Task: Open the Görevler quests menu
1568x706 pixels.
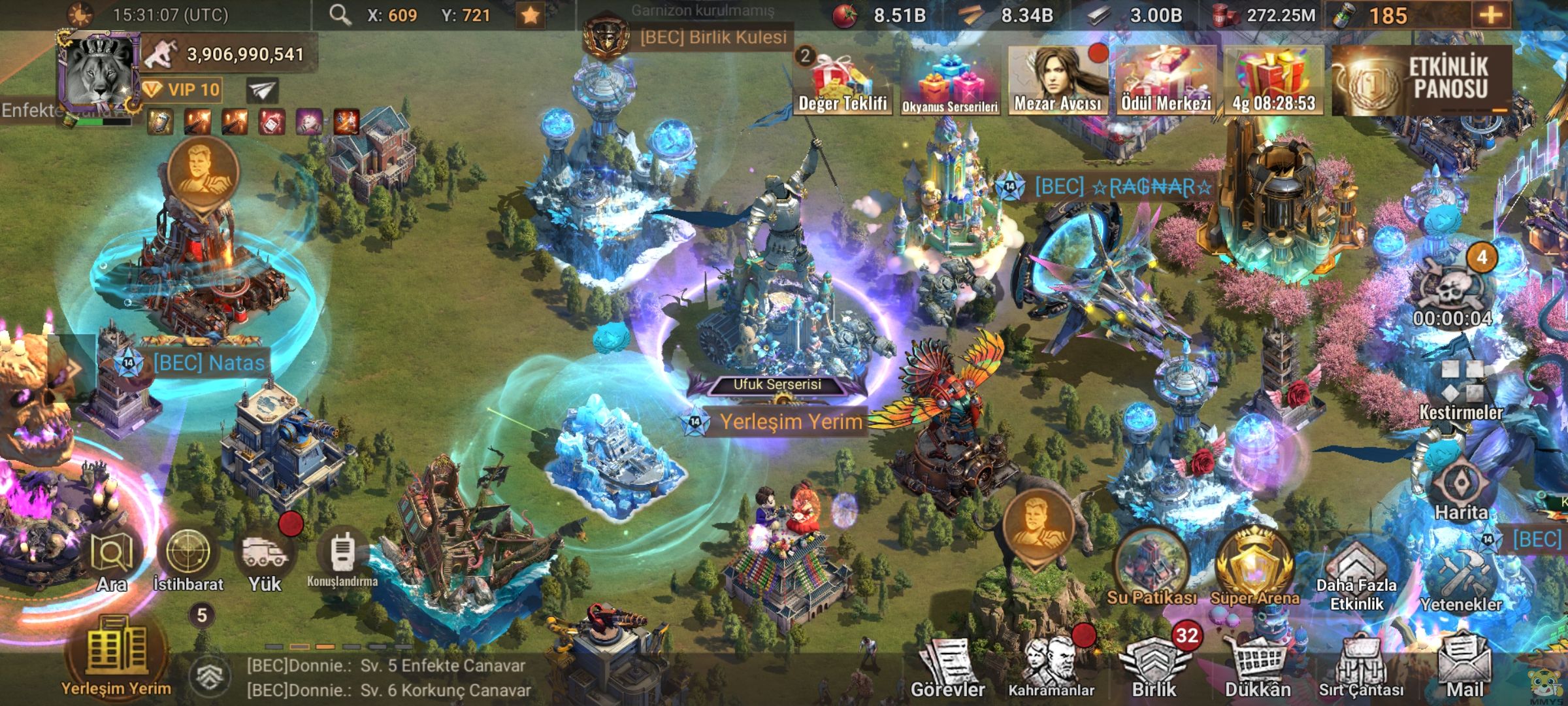Action: [947, 668]
